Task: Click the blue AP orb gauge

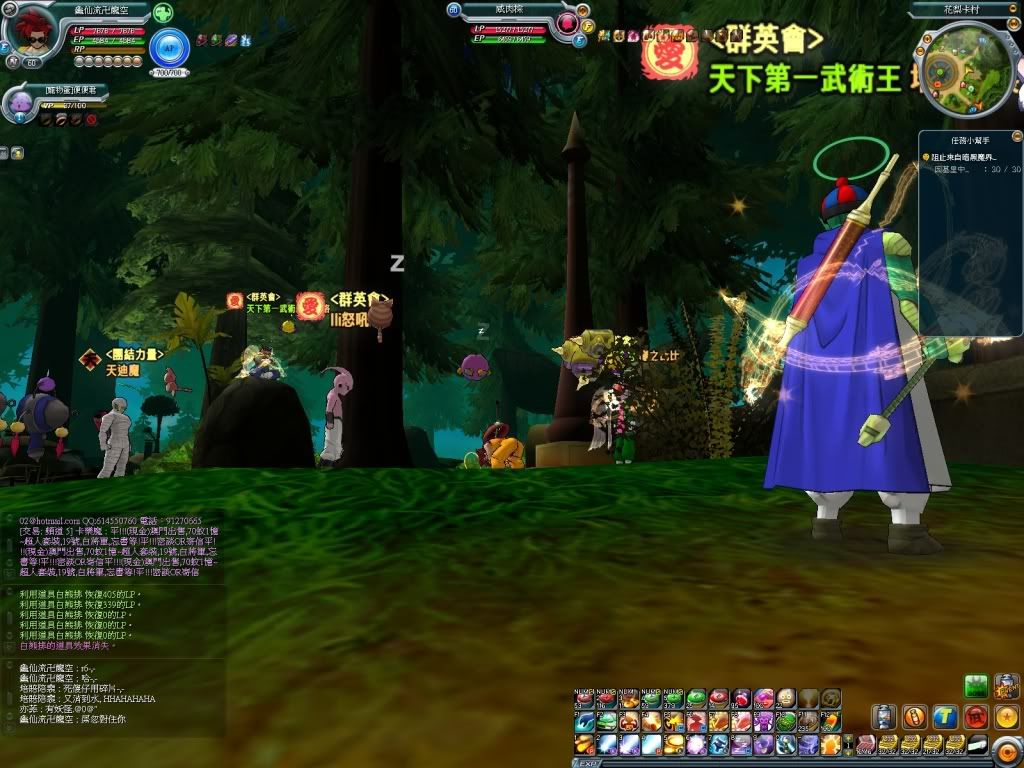Action: [169, 47]
